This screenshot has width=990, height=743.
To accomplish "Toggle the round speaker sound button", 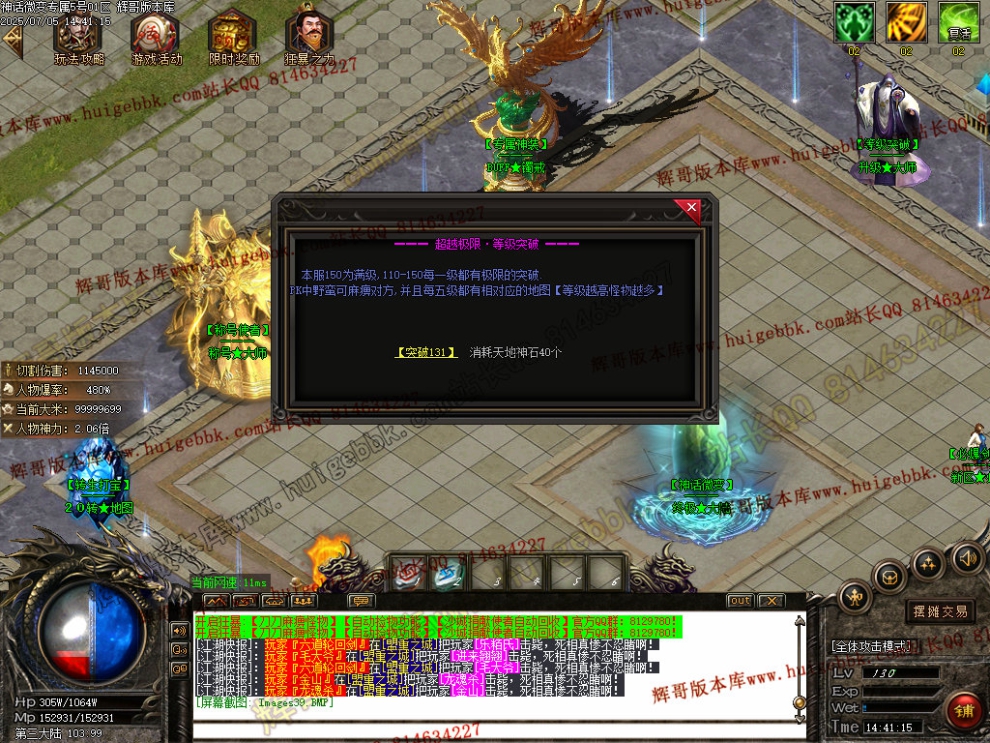I will coord(967,556).
